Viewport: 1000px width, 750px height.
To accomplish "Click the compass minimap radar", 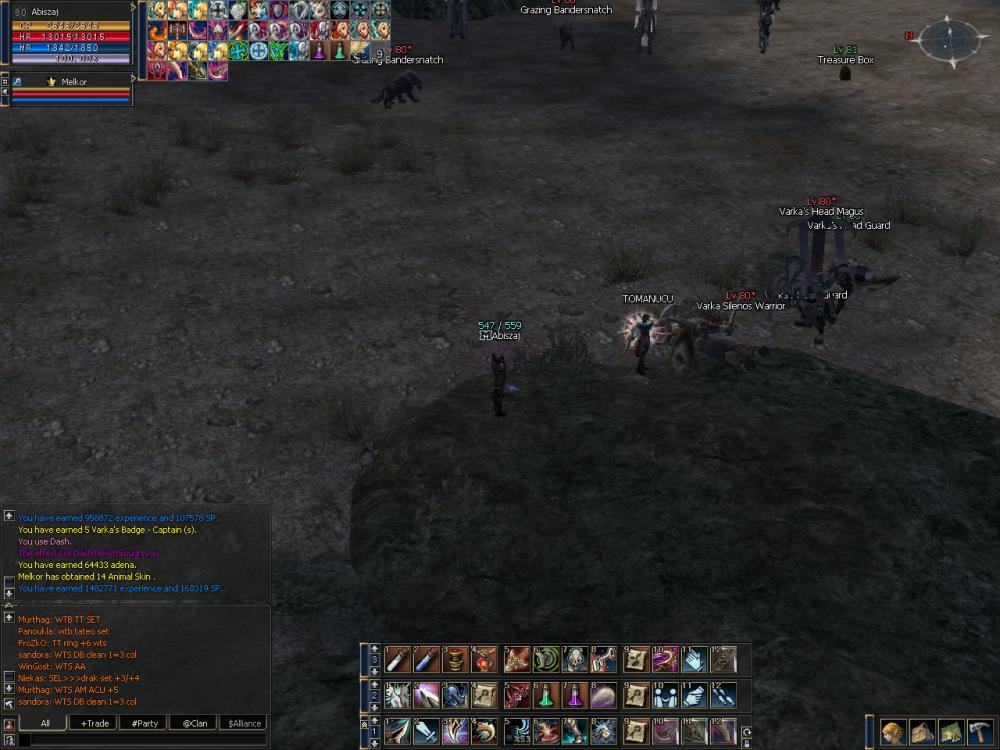I will (949, 40).
